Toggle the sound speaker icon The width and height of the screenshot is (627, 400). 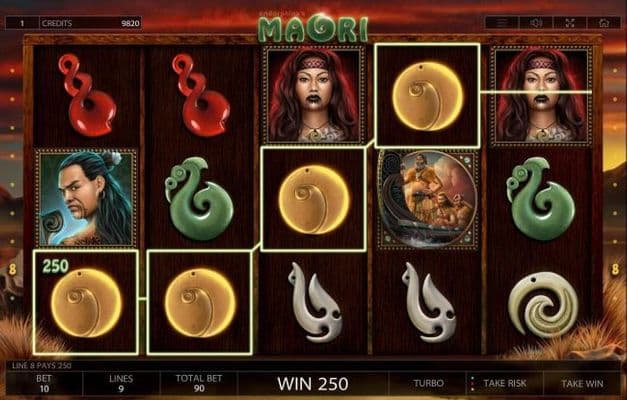(536, 21)
